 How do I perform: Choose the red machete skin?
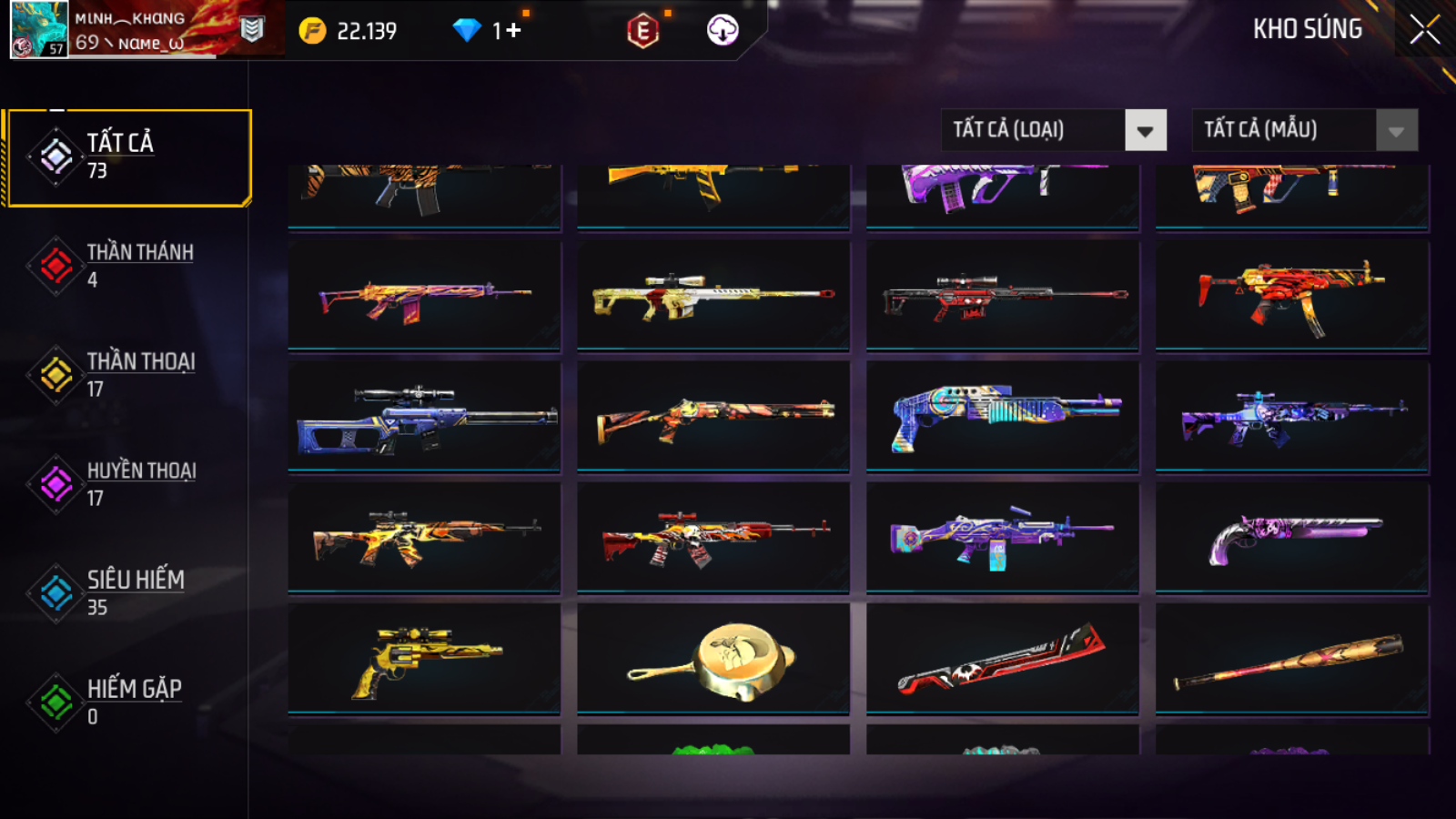tap(1002, 659)
